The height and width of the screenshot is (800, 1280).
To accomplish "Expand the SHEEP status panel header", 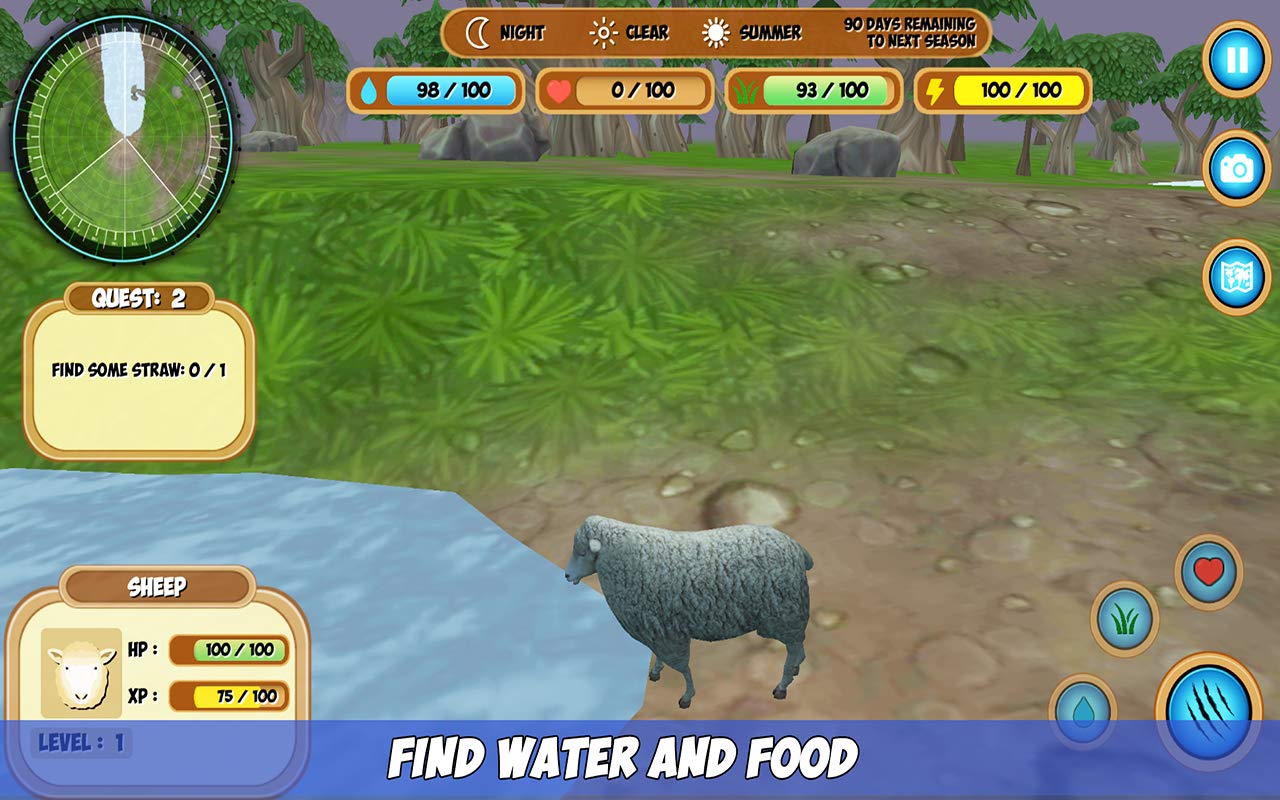I will [155, 588].
